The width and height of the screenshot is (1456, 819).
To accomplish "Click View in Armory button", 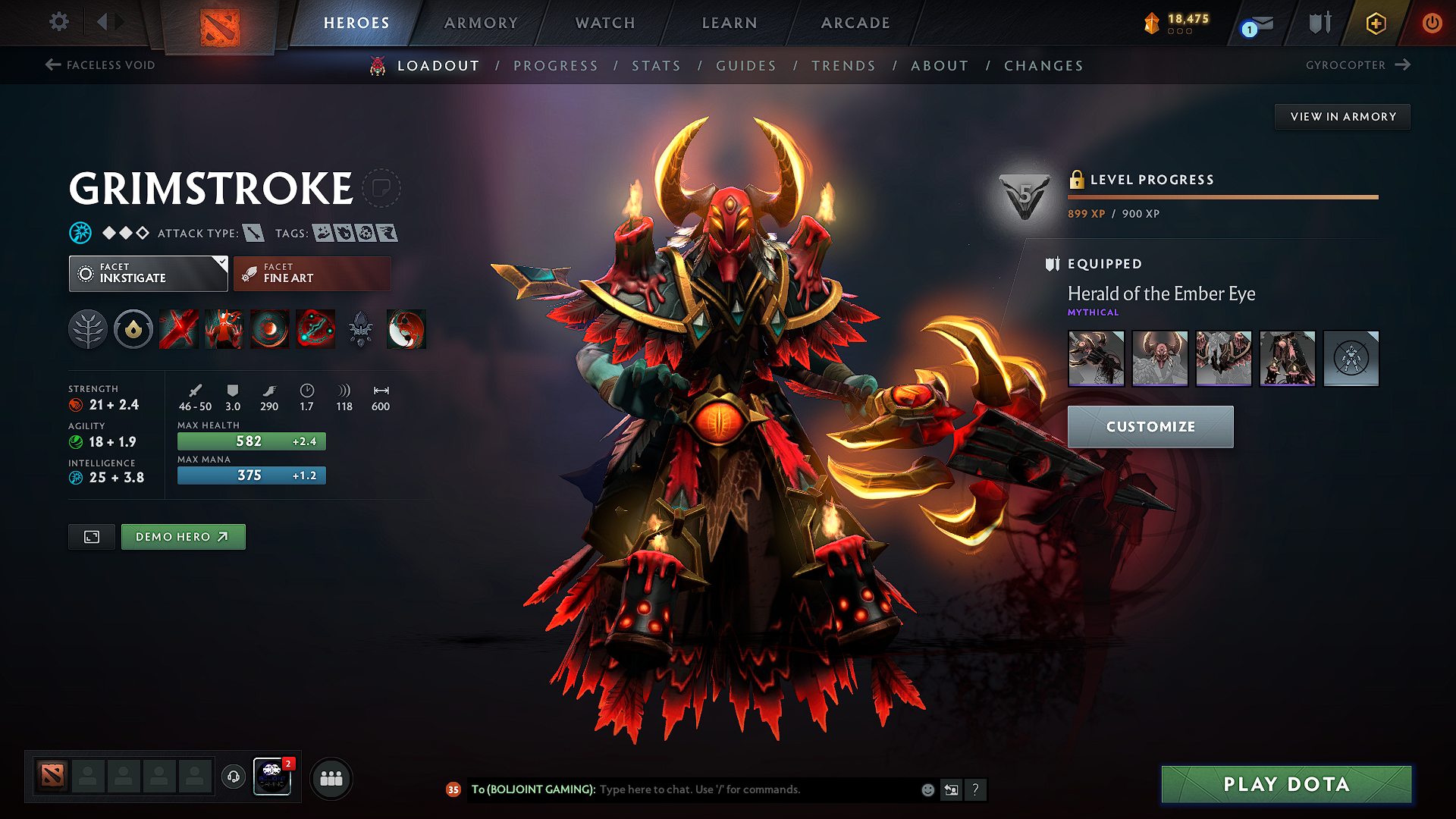I will [1342, 117].
